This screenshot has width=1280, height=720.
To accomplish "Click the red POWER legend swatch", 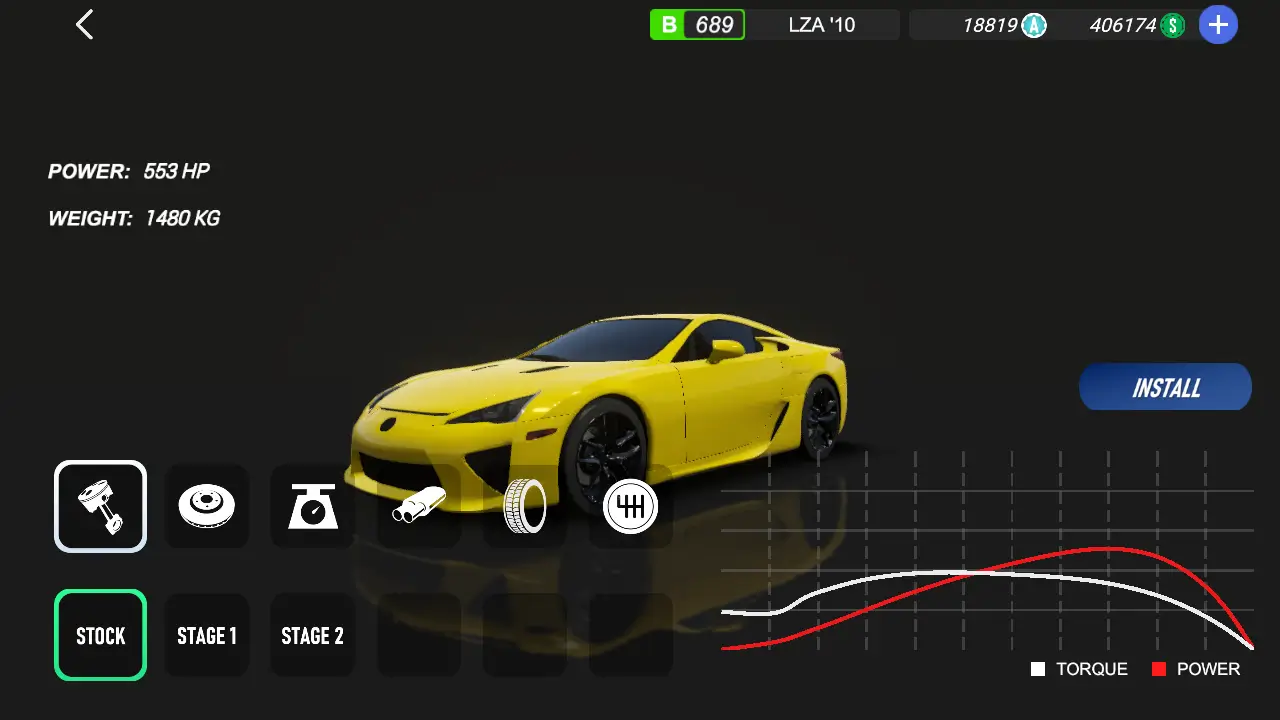I will tap(1157, 668).
